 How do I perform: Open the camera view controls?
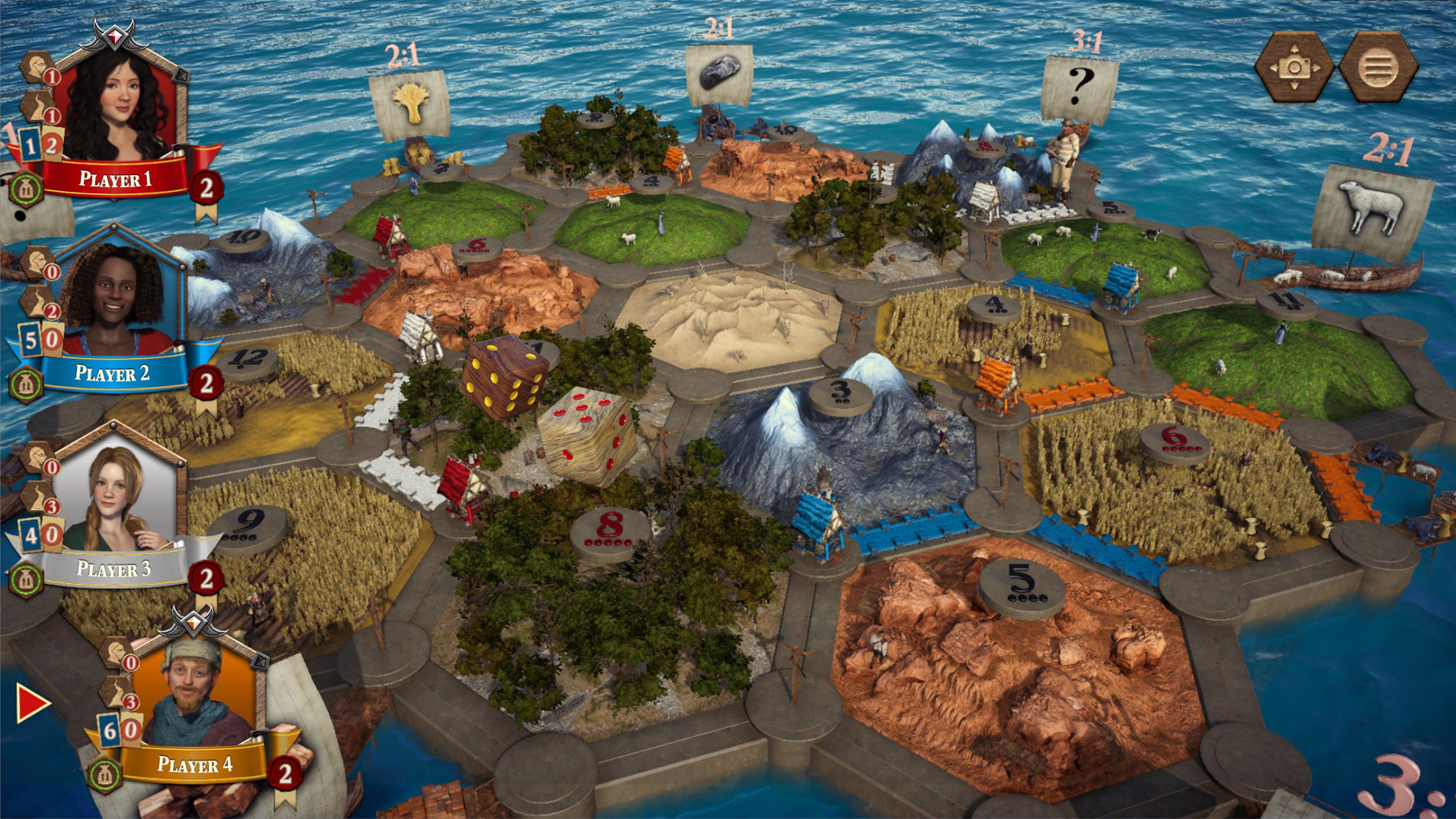click(x=1294, y=68)
